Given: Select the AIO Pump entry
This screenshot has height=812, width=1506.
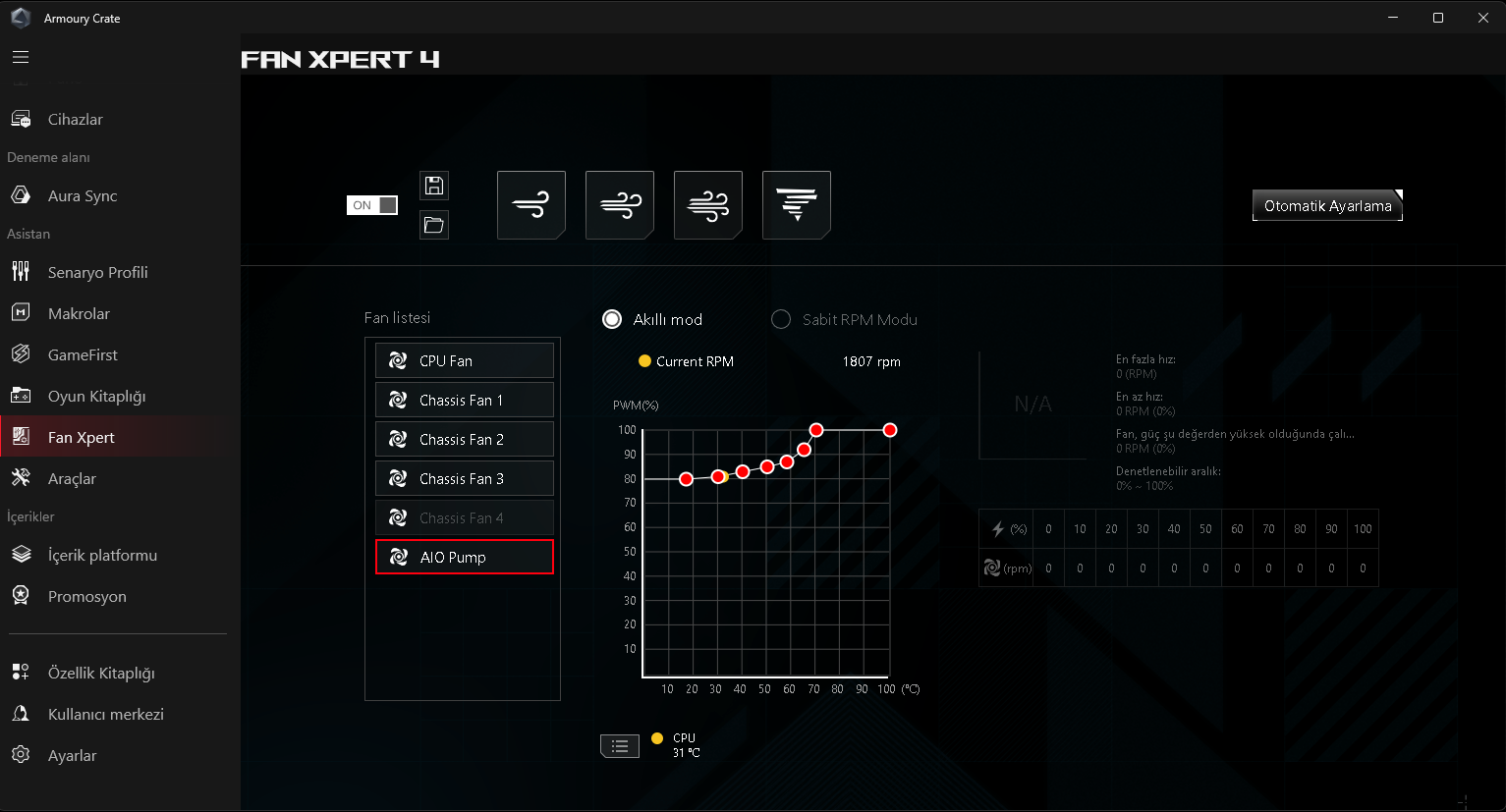Looking at the screenshot, I should pos(464,558).
